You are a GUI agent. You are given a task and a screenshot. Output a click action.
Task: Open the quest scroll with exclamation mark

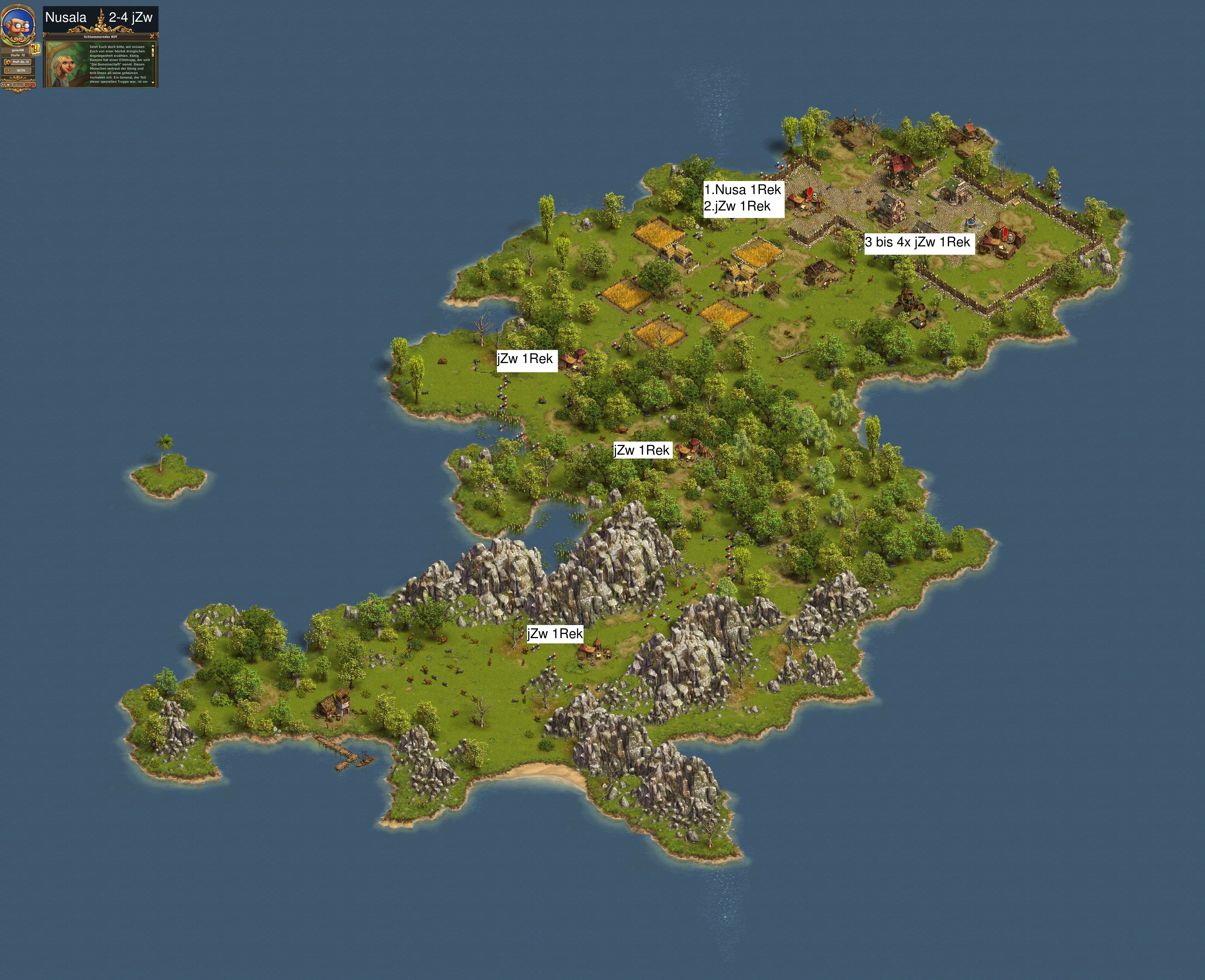point(36,49)
